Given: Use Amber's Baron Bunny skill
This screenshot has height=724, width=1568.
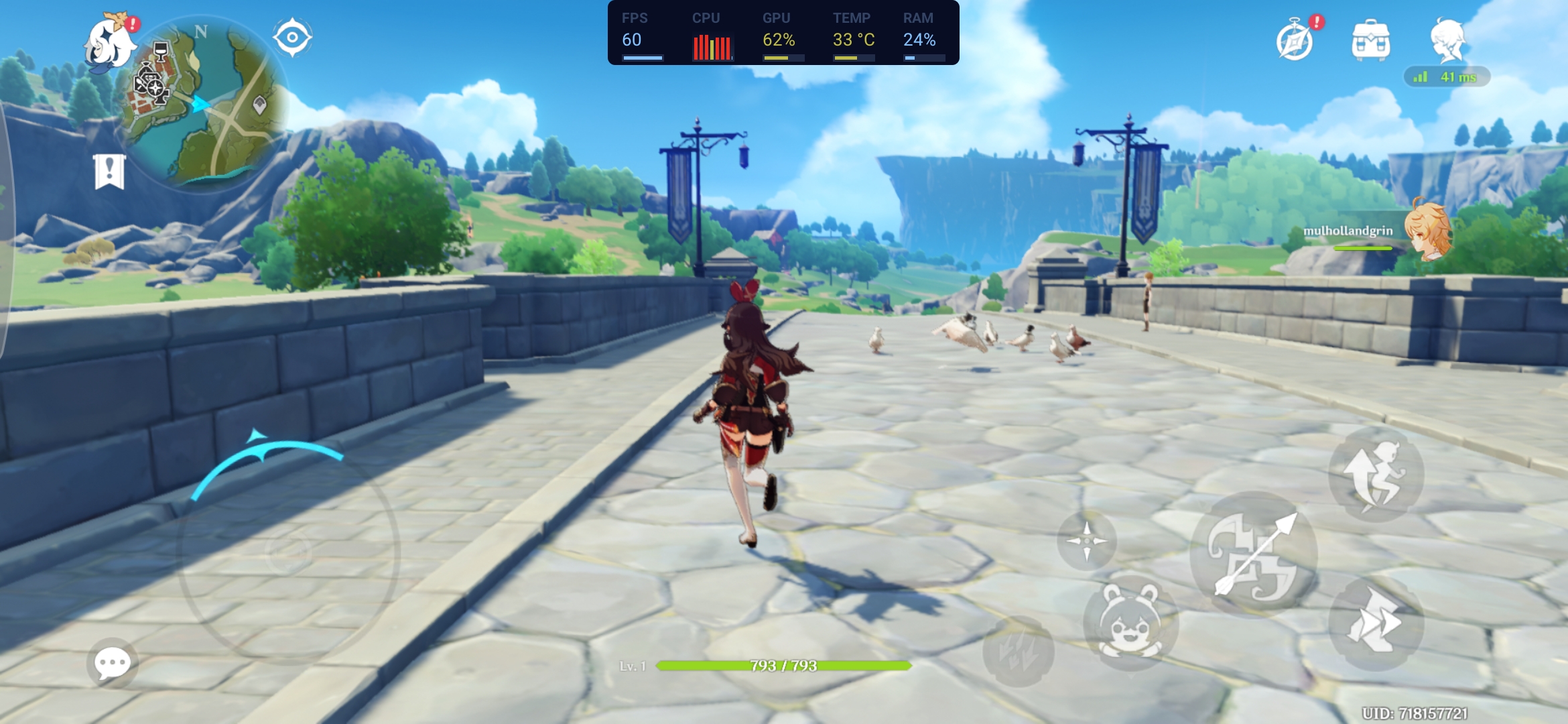Looking at the screenshot, I should tap(1130, 622).
